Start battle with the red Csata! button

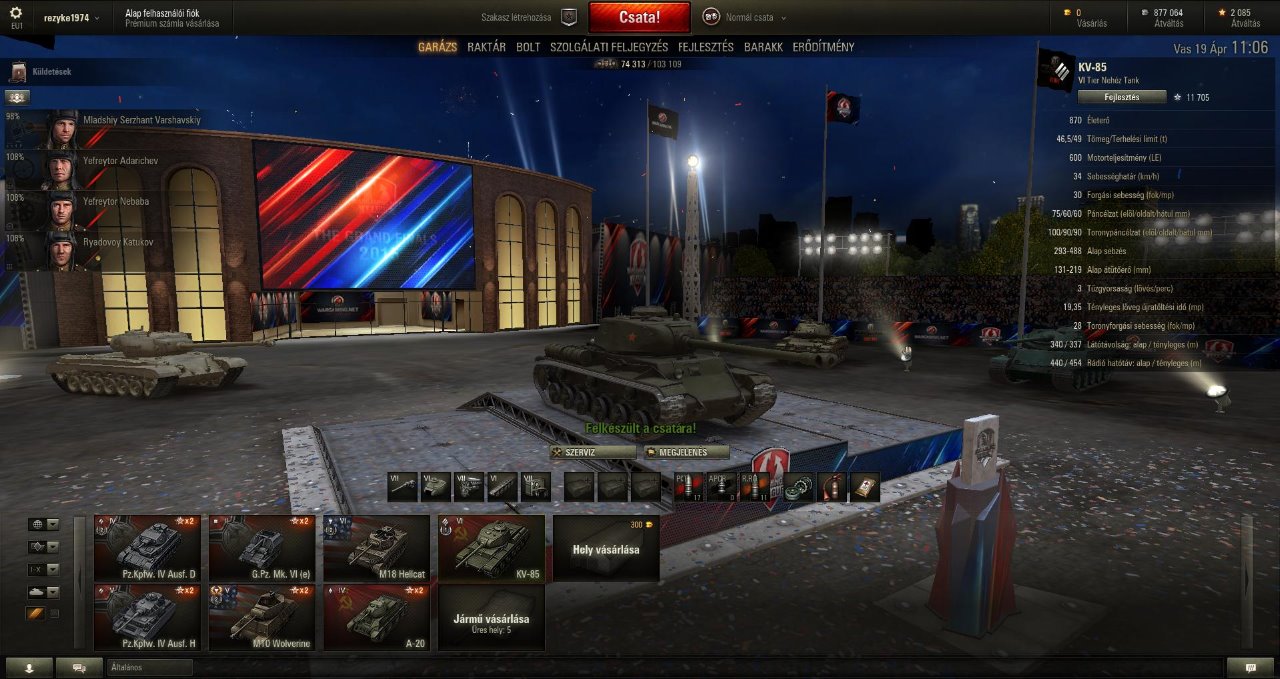point(639,17)
